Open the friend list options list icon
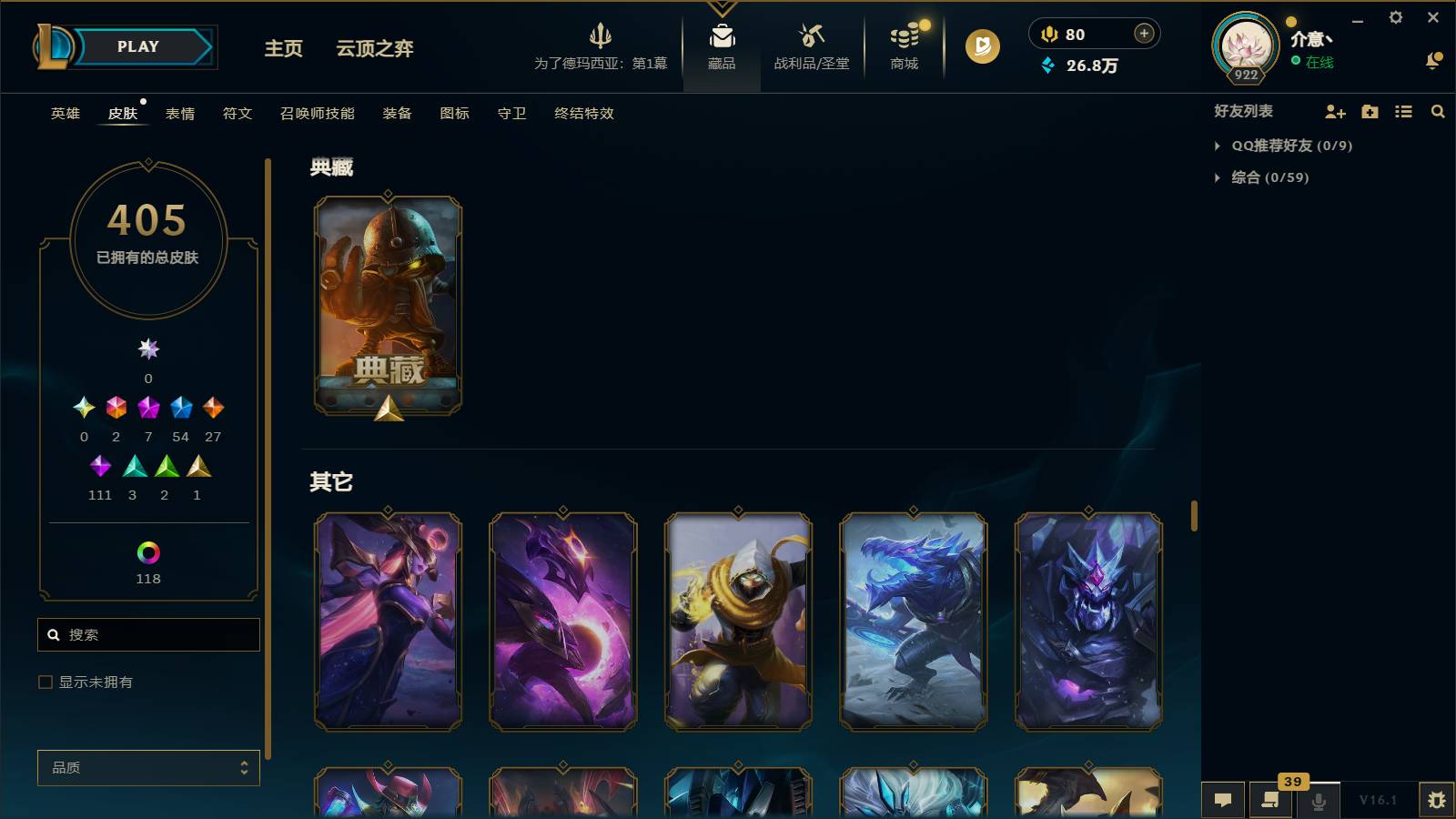The image size is (1456, 819). (x=1403, y=112)
